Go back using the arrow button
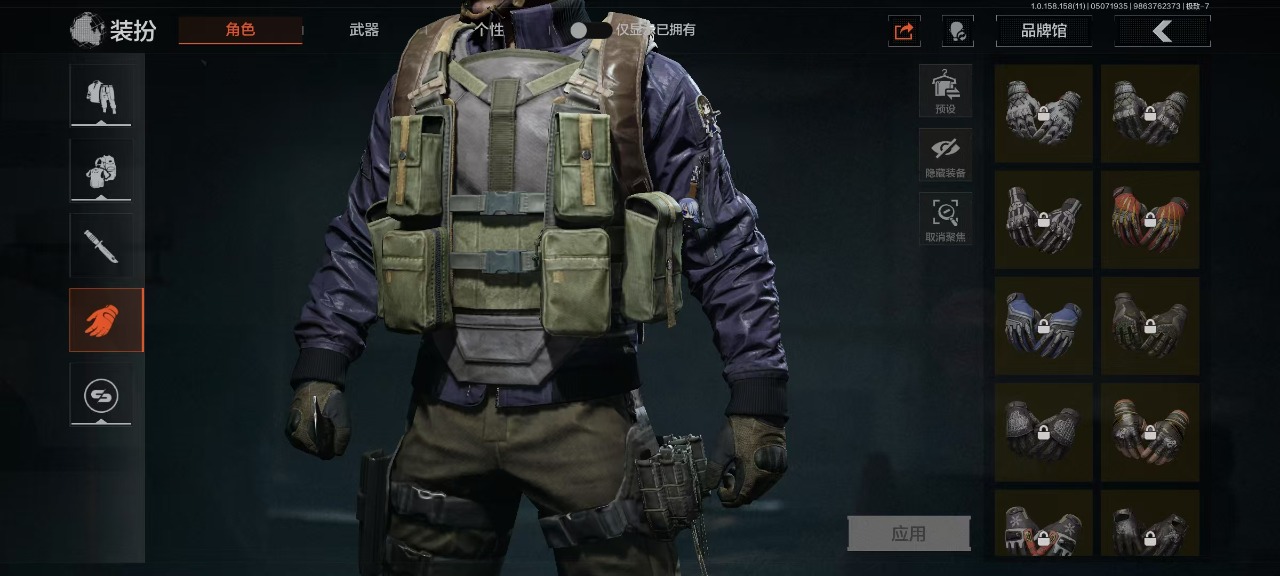 1162,31
